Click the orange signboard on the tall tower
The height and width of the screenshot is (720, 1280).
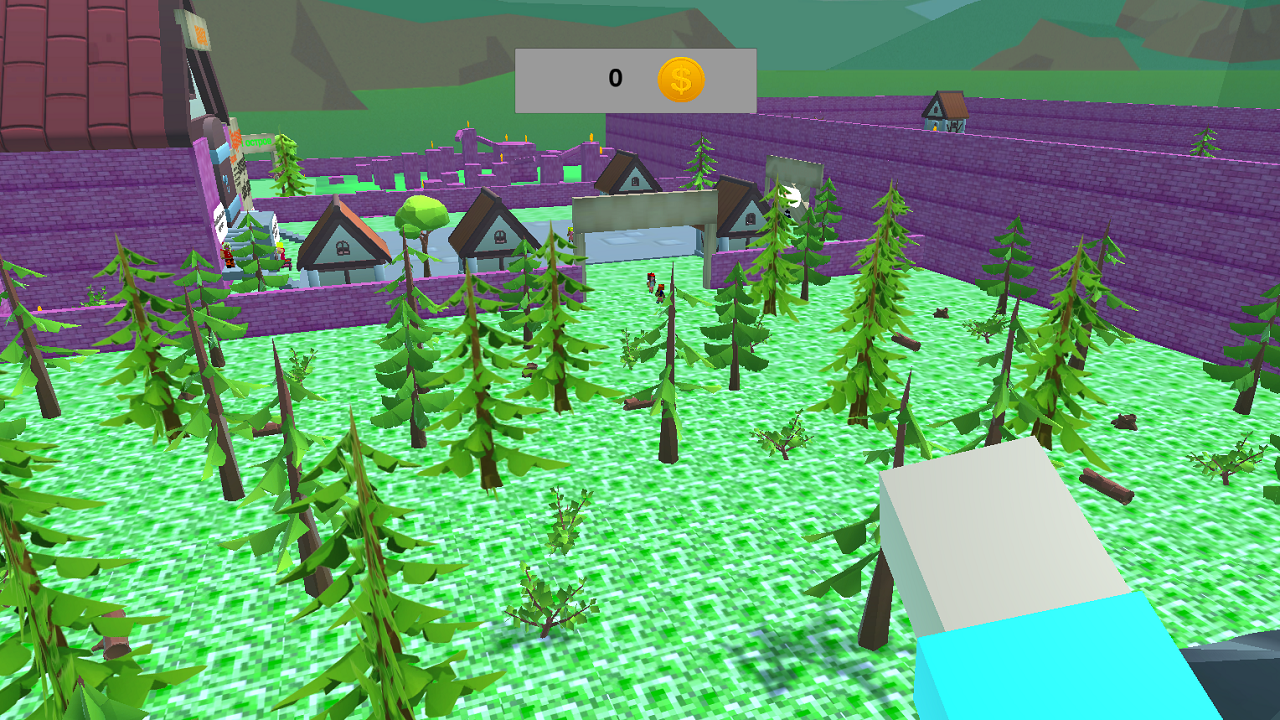point(199,33)
